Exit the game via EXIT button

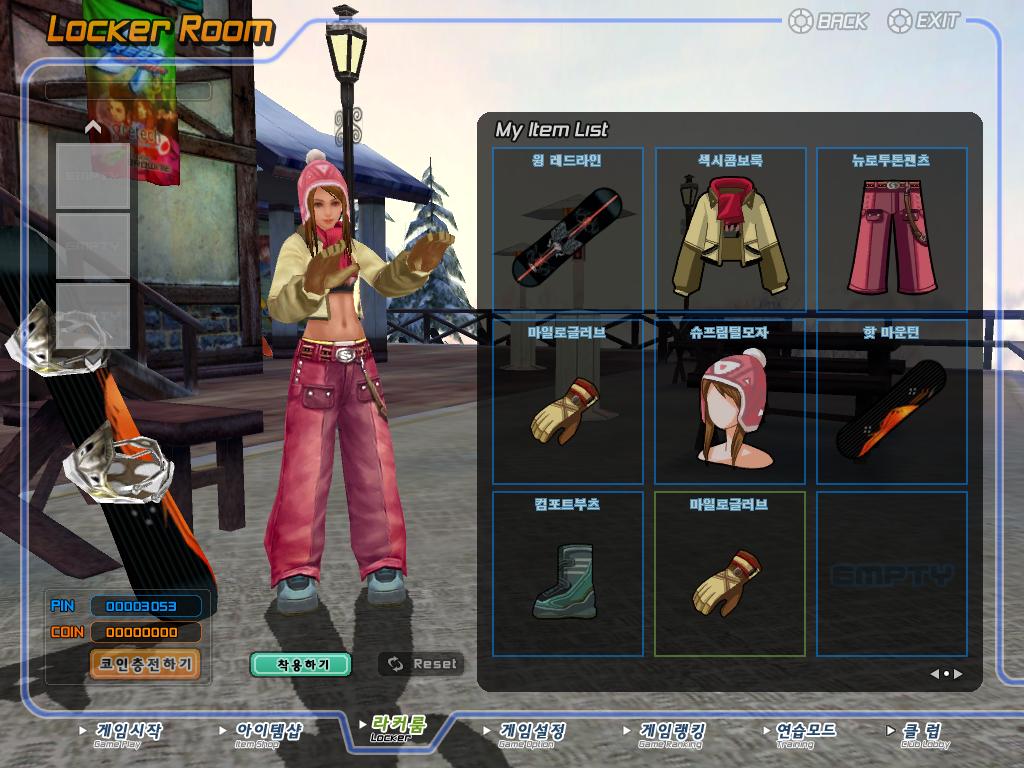coord(925,21)
